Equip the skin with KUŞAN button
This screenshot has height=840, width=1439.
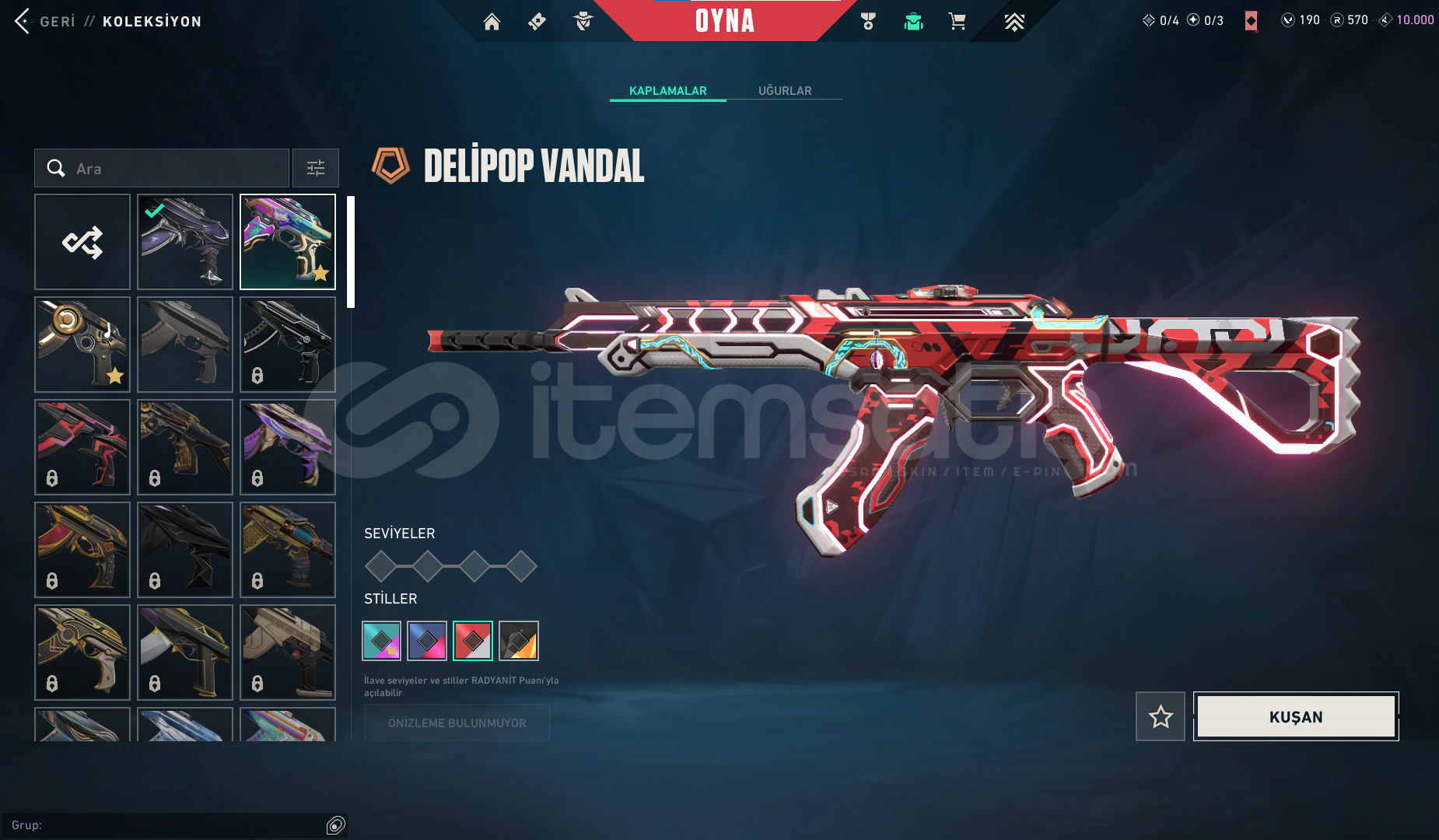coord(1296,716)
